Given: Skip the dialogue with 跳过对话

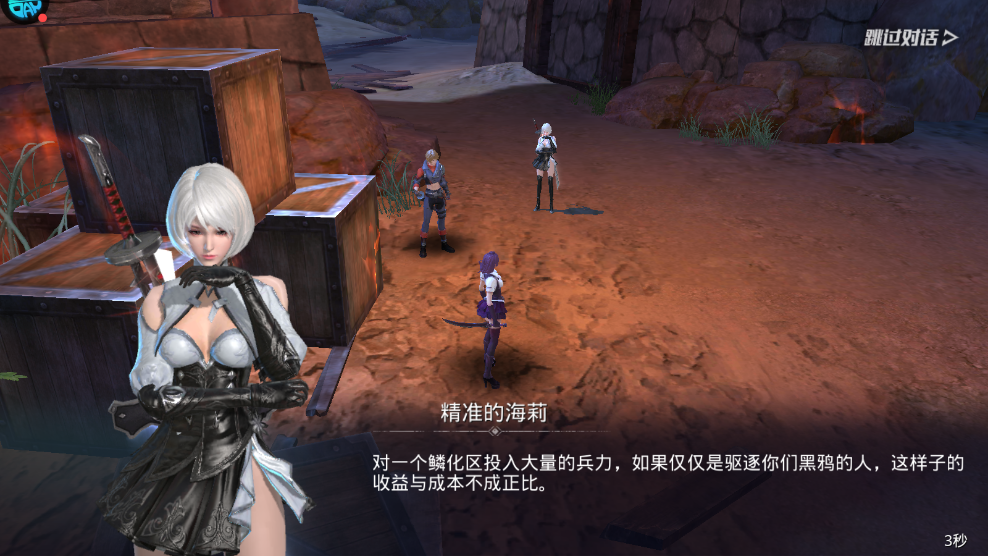Looking at the screenshot, I should pyautogui.click(x=910, y=38).
